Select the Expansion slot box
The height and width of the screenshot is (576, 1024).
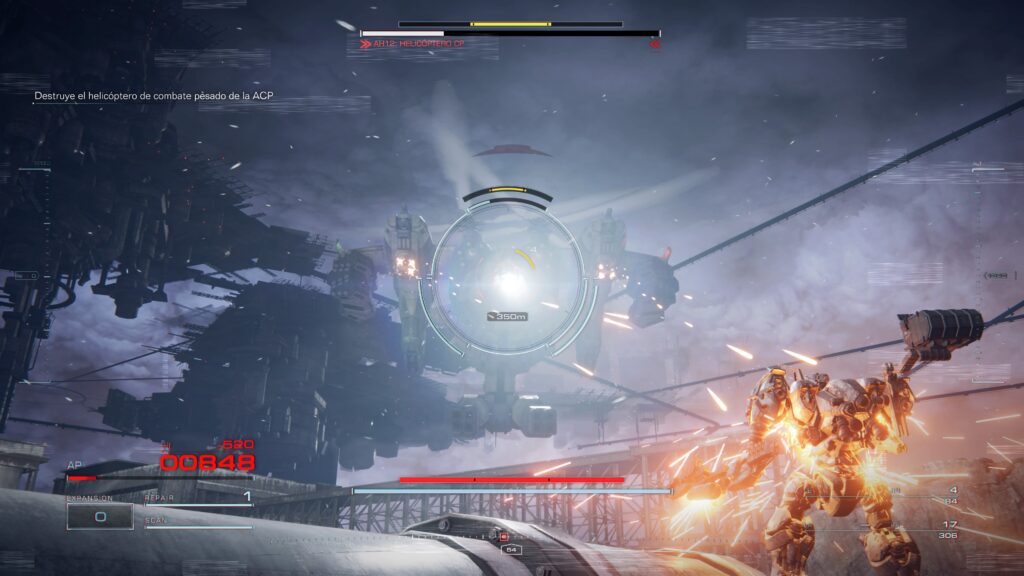pyautogui.click(x=100, y=516)
